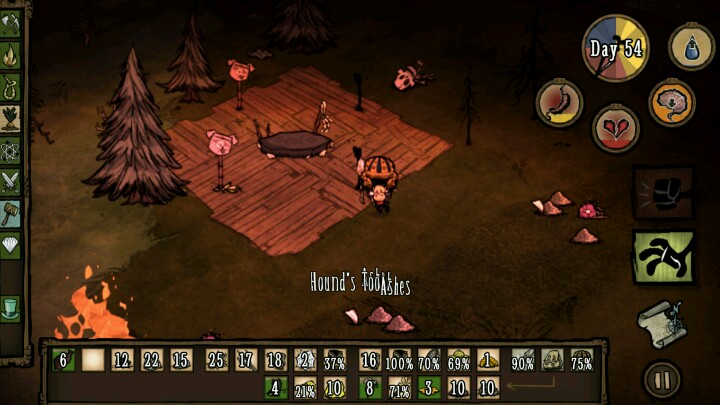The image size is (720, 405).
Task: Select the inventory slot showing 100%
Action: point(399,360)
